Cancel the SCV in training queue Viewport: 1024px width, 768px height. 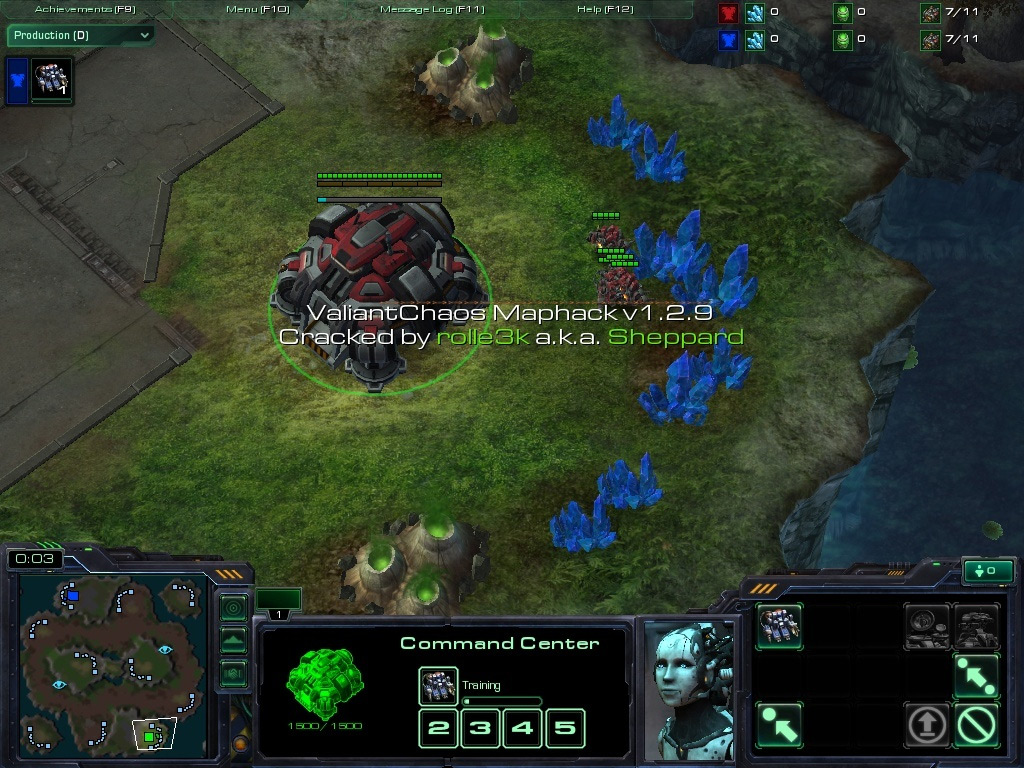pos(438,687)
